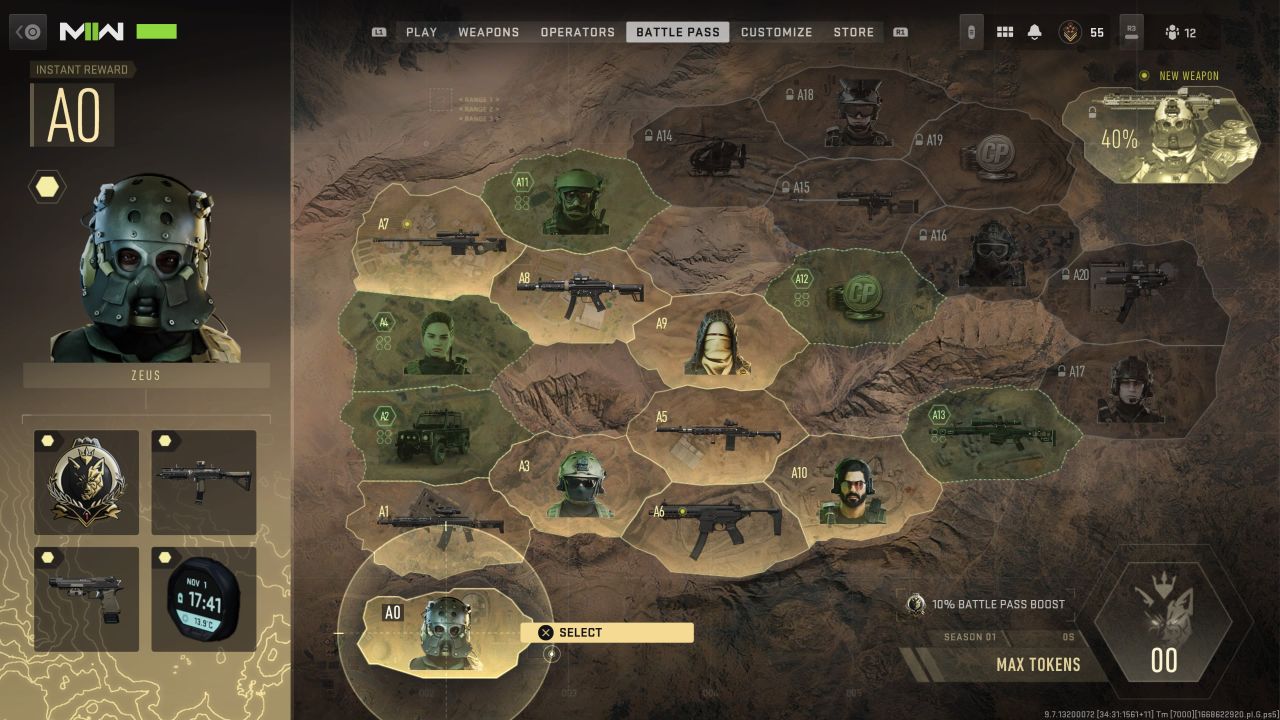Choose sector A2 vehicle skin reward

tap(425, 428)
